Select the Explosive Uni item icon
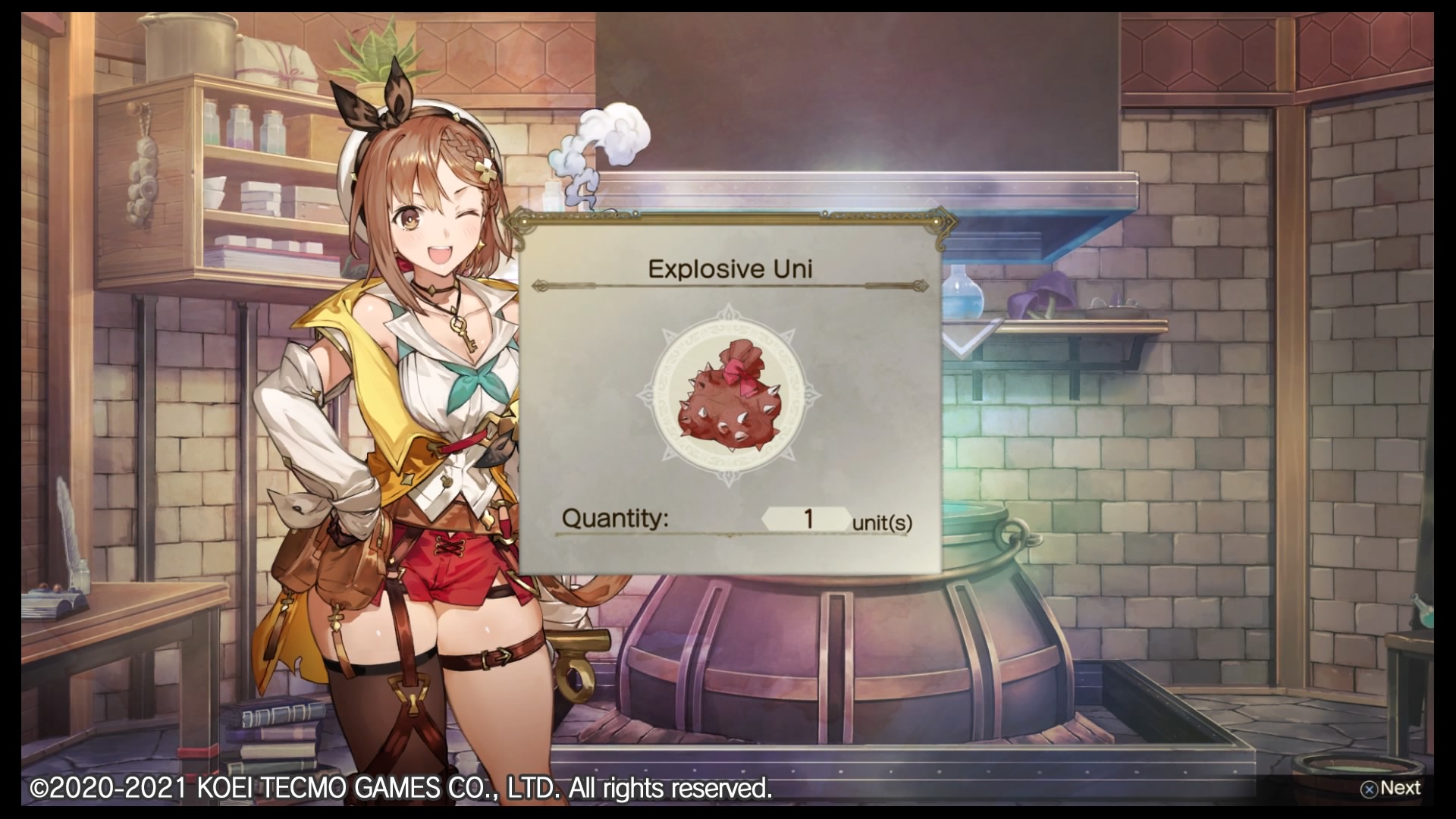 click(728, 395)
